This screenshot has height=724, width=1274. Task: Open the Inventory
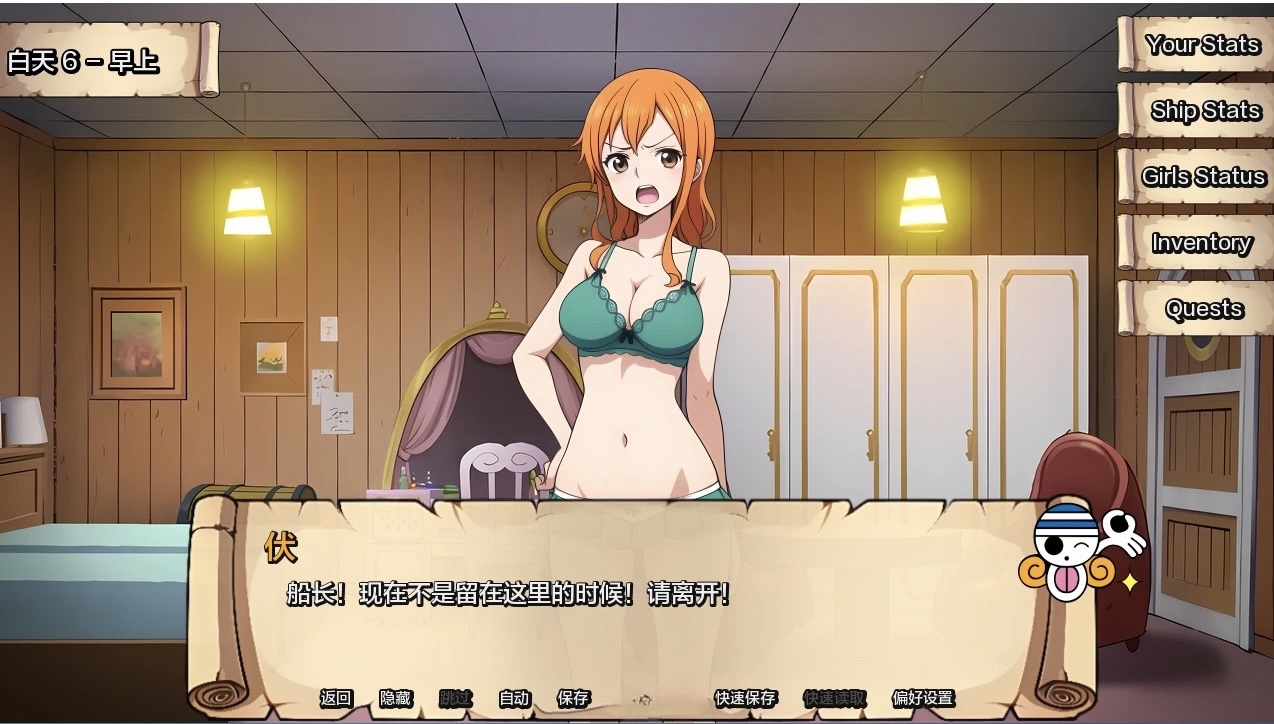pos(1200,243)
